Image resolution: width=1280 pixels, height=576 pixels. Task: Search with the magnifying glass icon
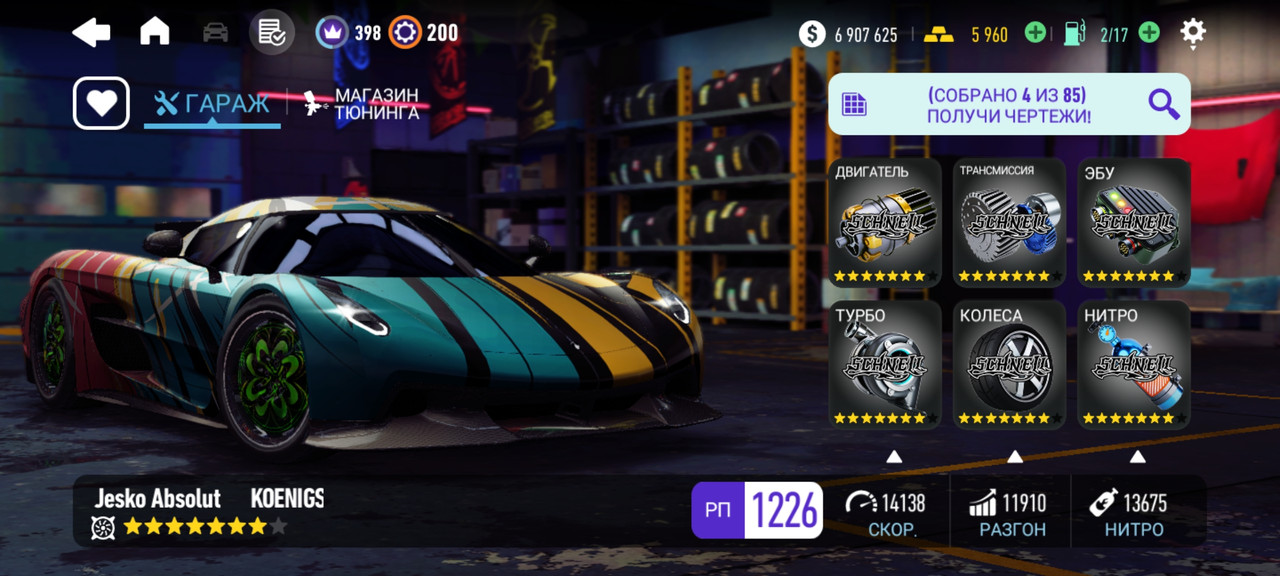pos(1164,104)
